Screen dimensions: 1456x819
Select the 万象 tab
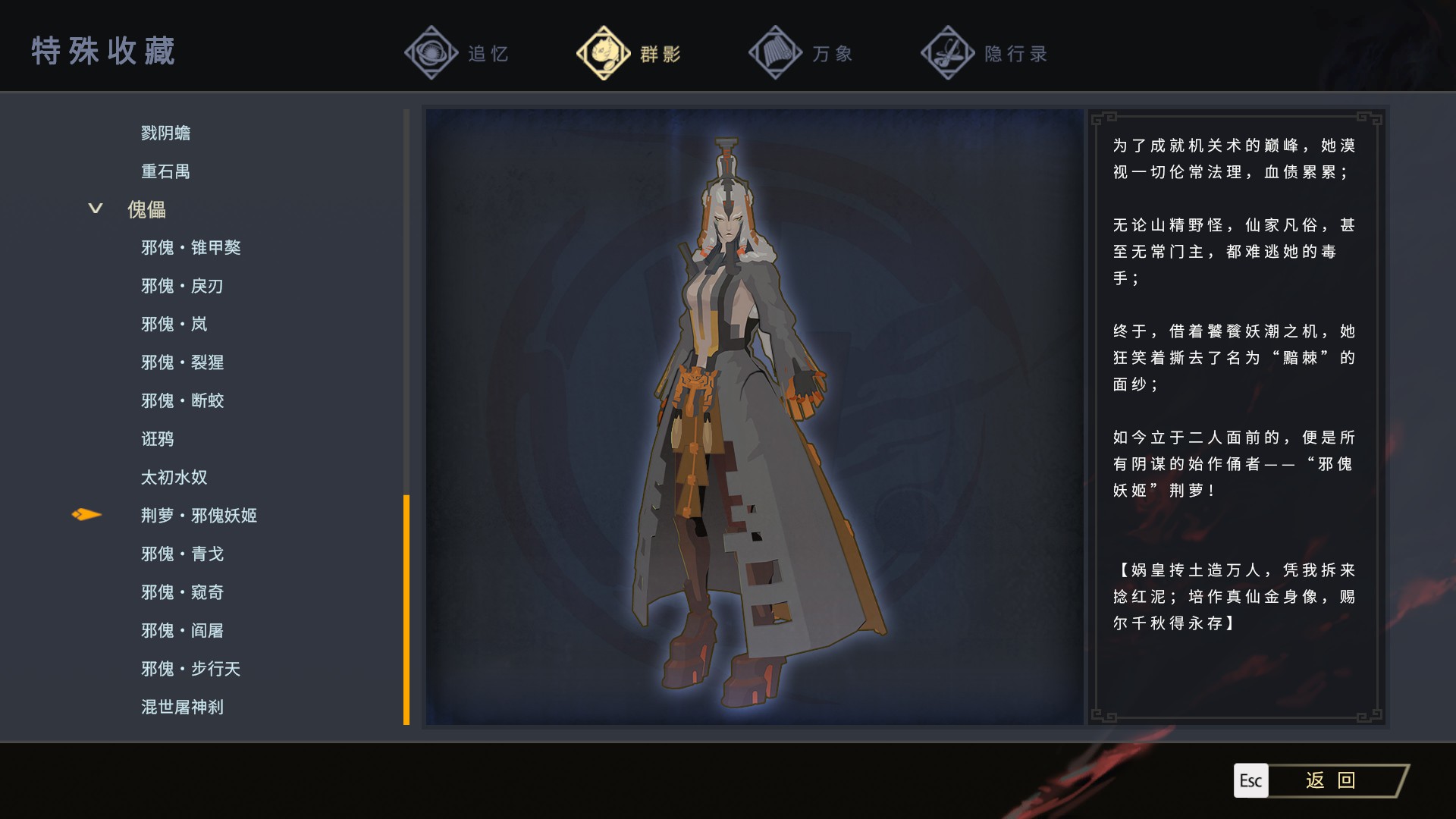coord(802,53)
